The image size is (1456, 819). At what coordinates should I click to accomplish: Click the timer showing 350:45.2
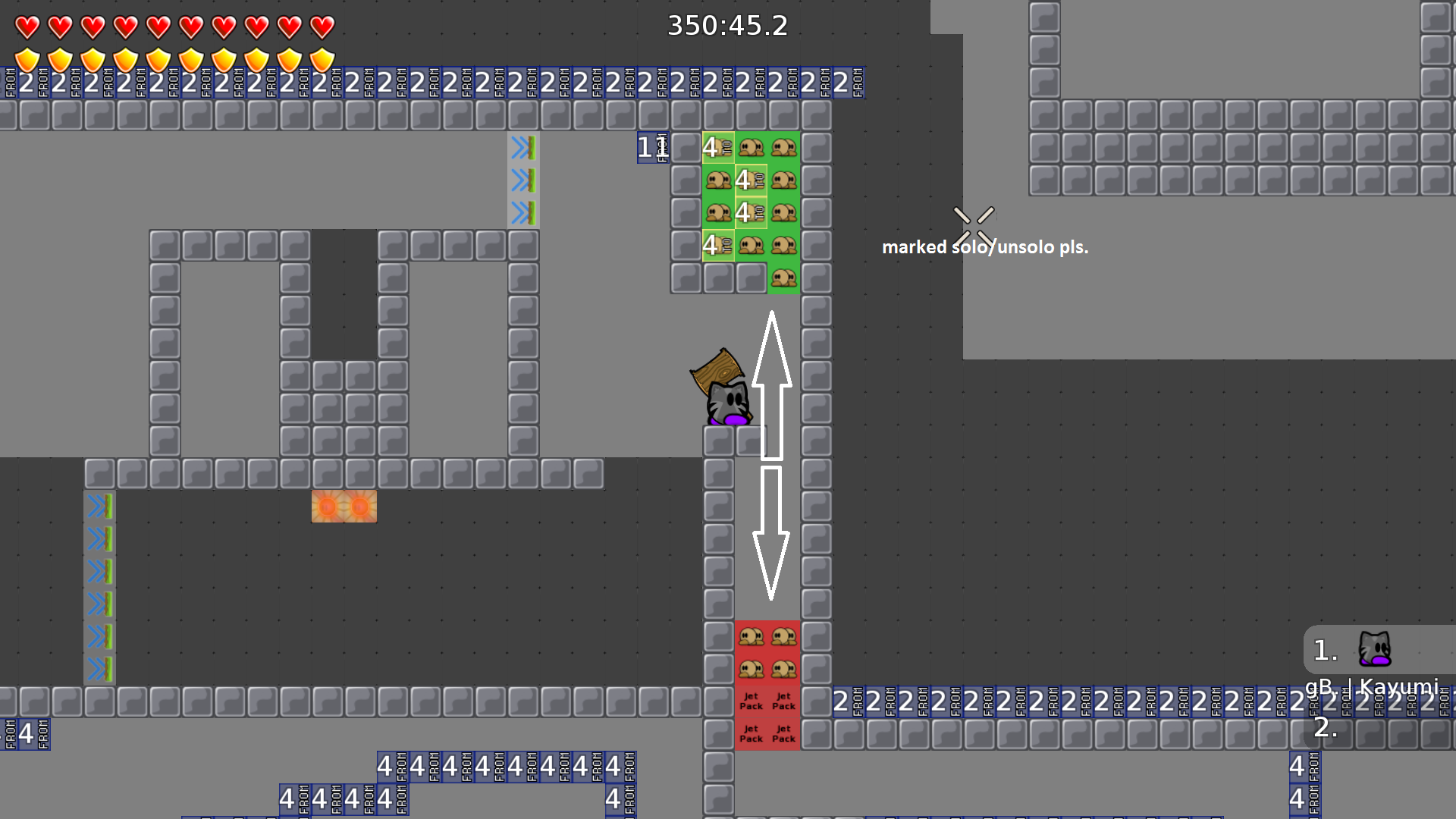(x=727, y=26)
